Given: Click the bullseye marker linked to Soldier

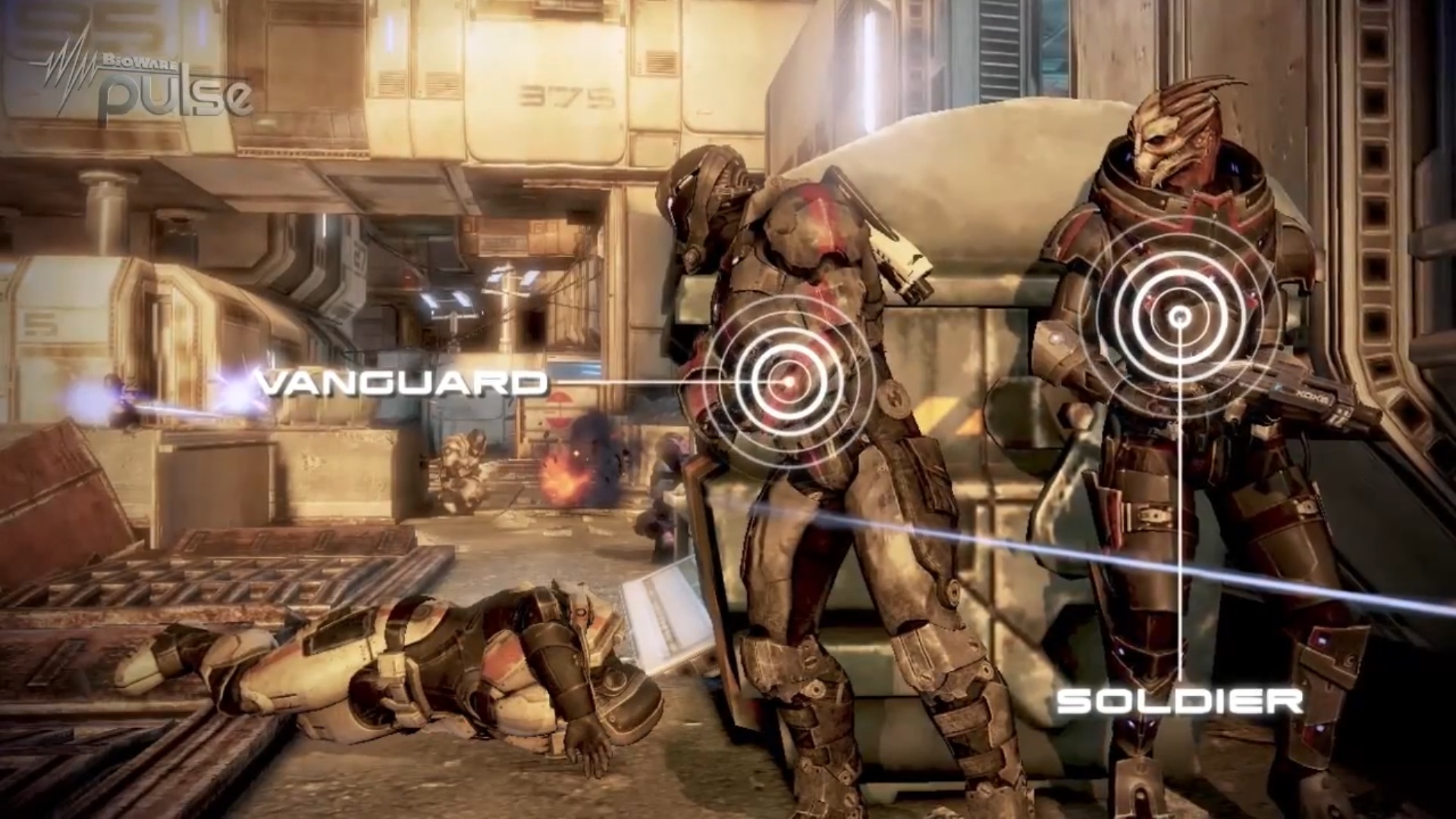Looking at the screenshot, I should pyautogui.click(x=1180, y=316).
